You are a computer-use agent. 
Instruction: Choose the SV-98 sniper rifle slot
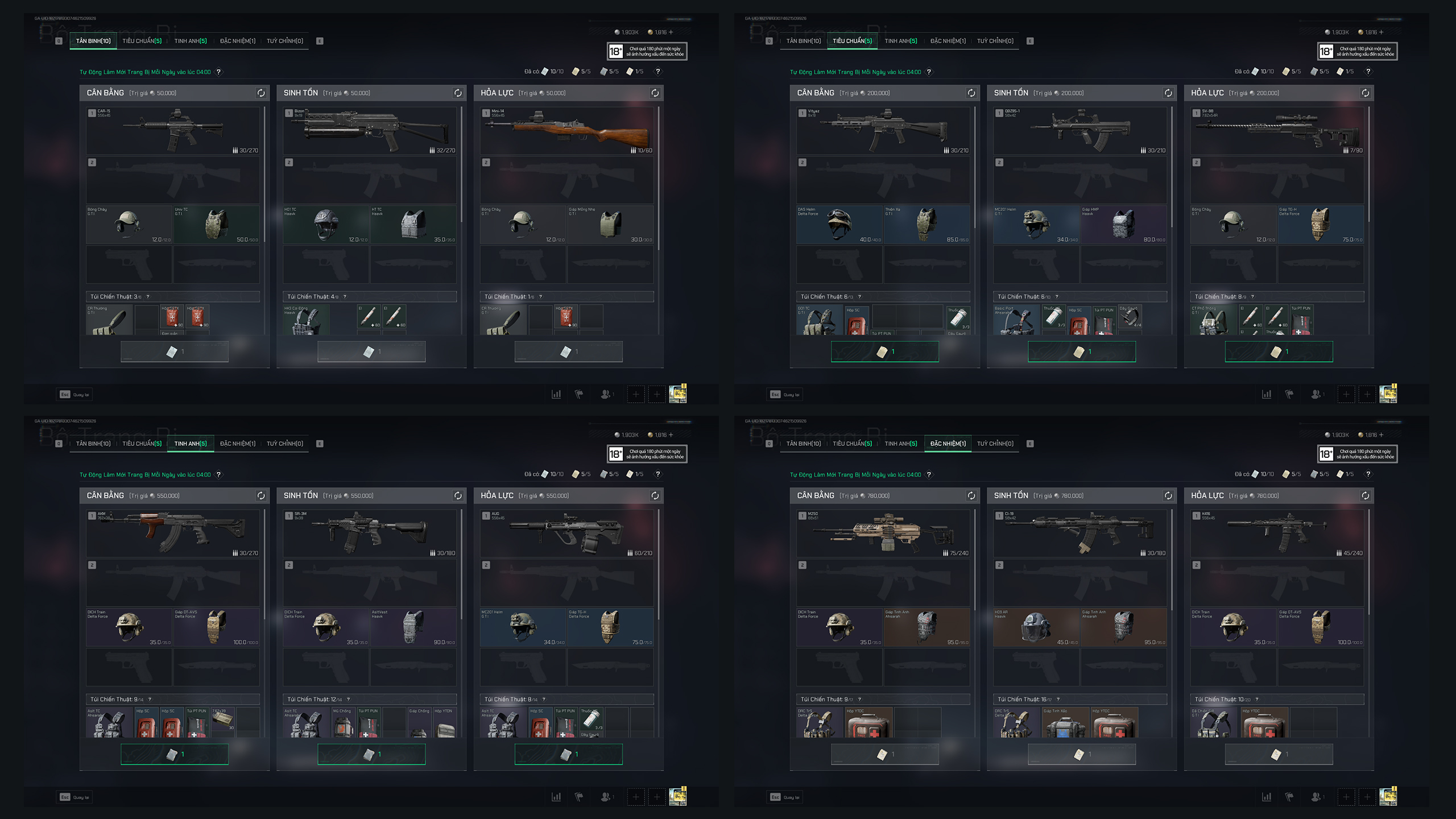(x=1277, y=131)
